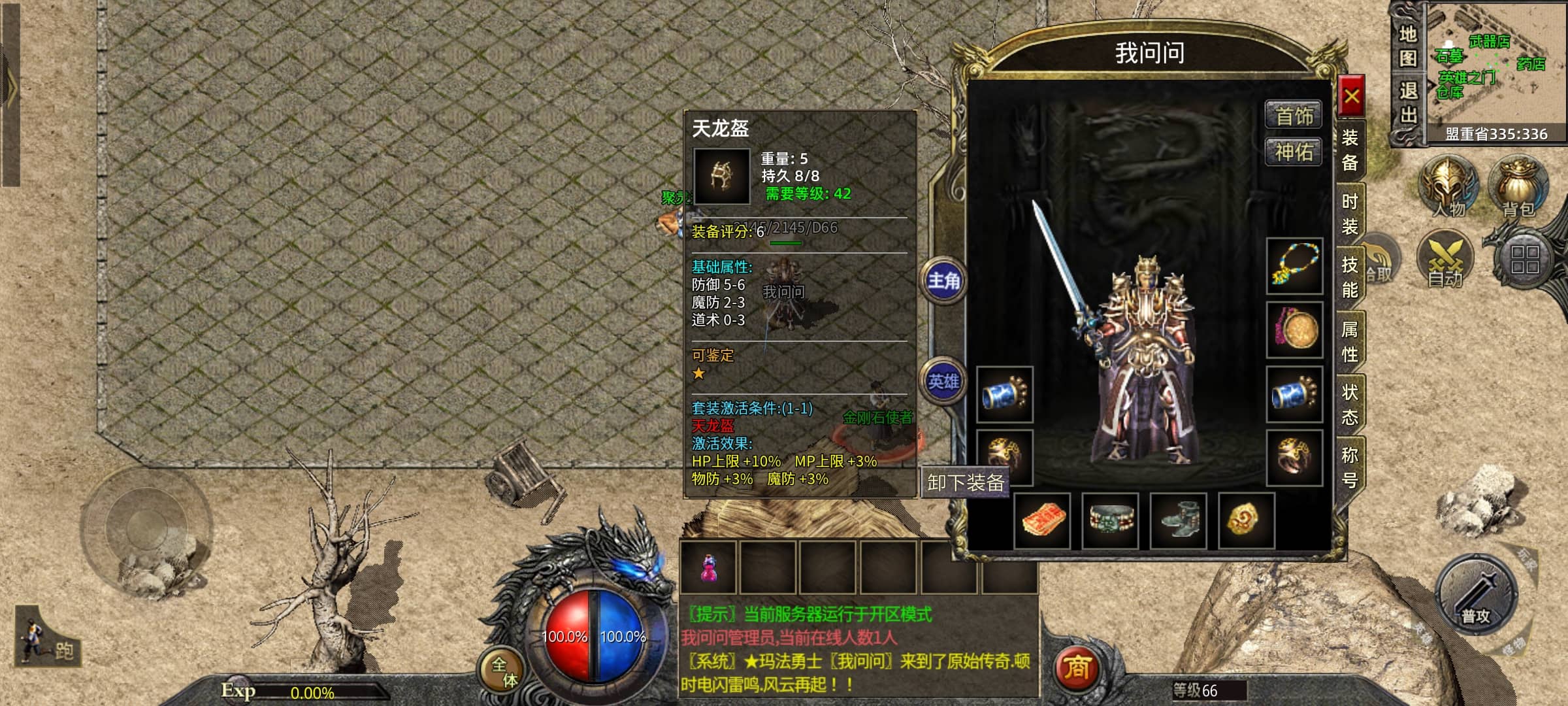
Task: Open the 属性 attributes tab
Action: (x=1350, y=341)
